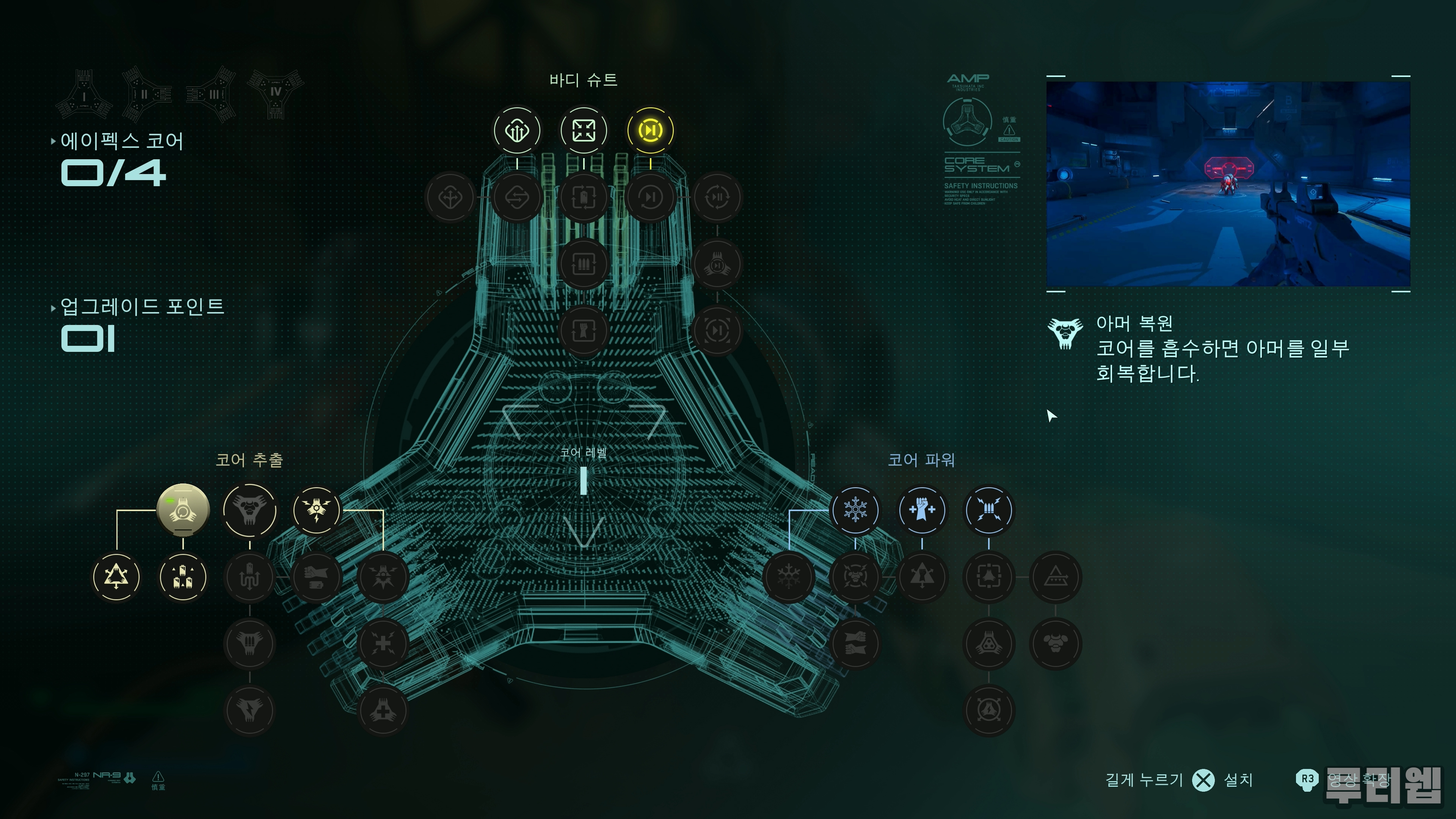The height and width of the screenshot is (819, 1456).
Task: Select the yellow fast-forward Body Suit node
Action: 650,130
